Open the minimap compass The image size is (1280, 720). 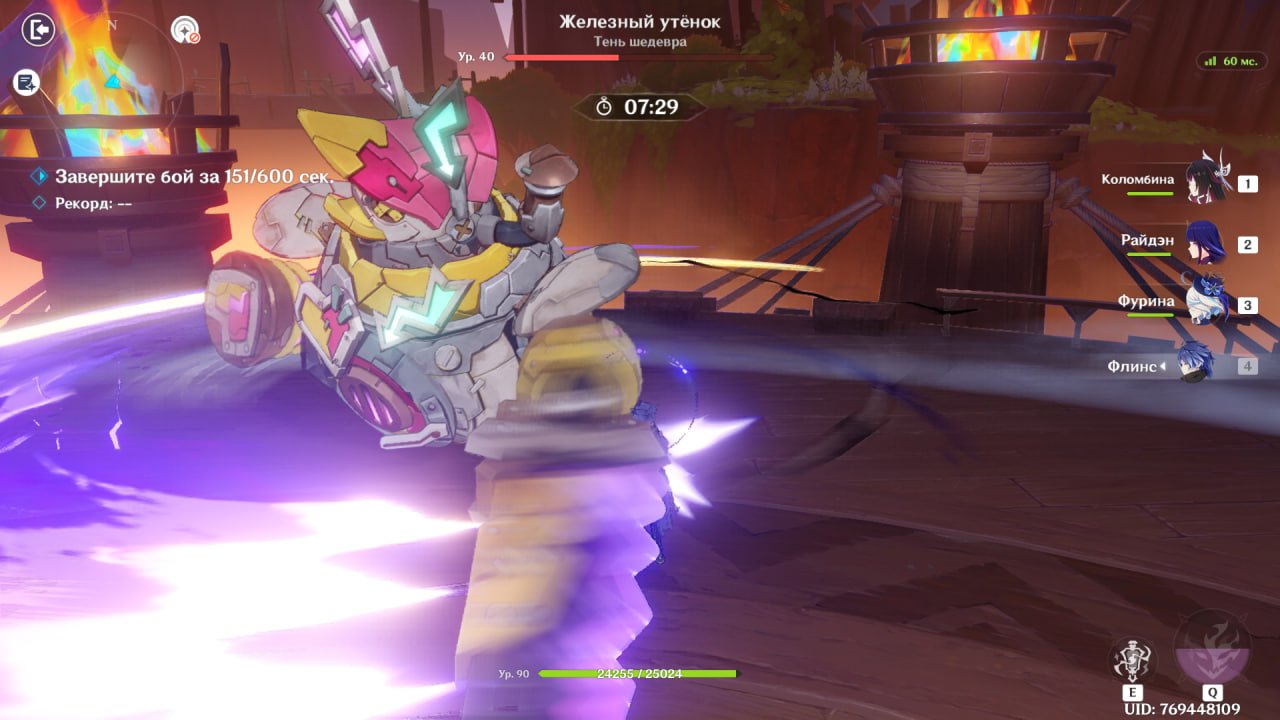pos(112,75)
